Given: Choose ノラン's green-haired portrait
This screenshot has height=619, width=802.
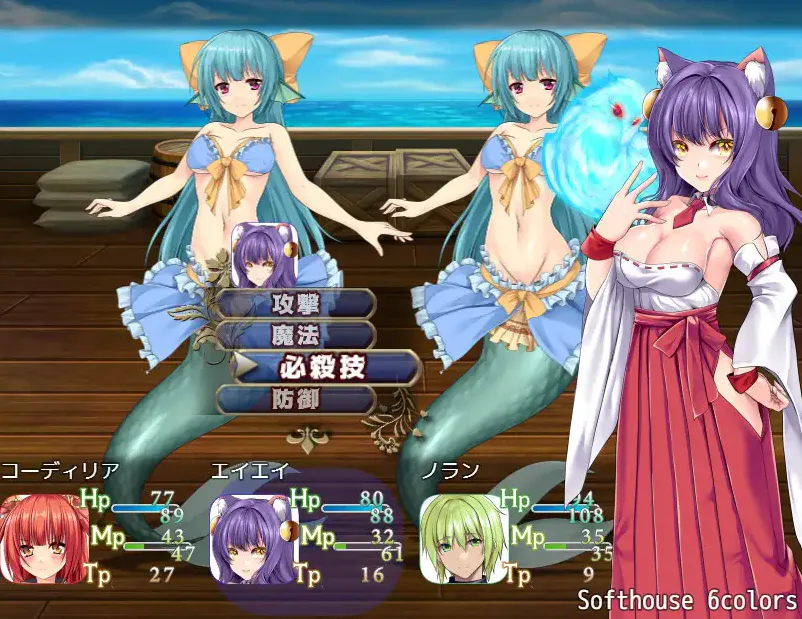Looking at the screenshot, I should point(458,539).
